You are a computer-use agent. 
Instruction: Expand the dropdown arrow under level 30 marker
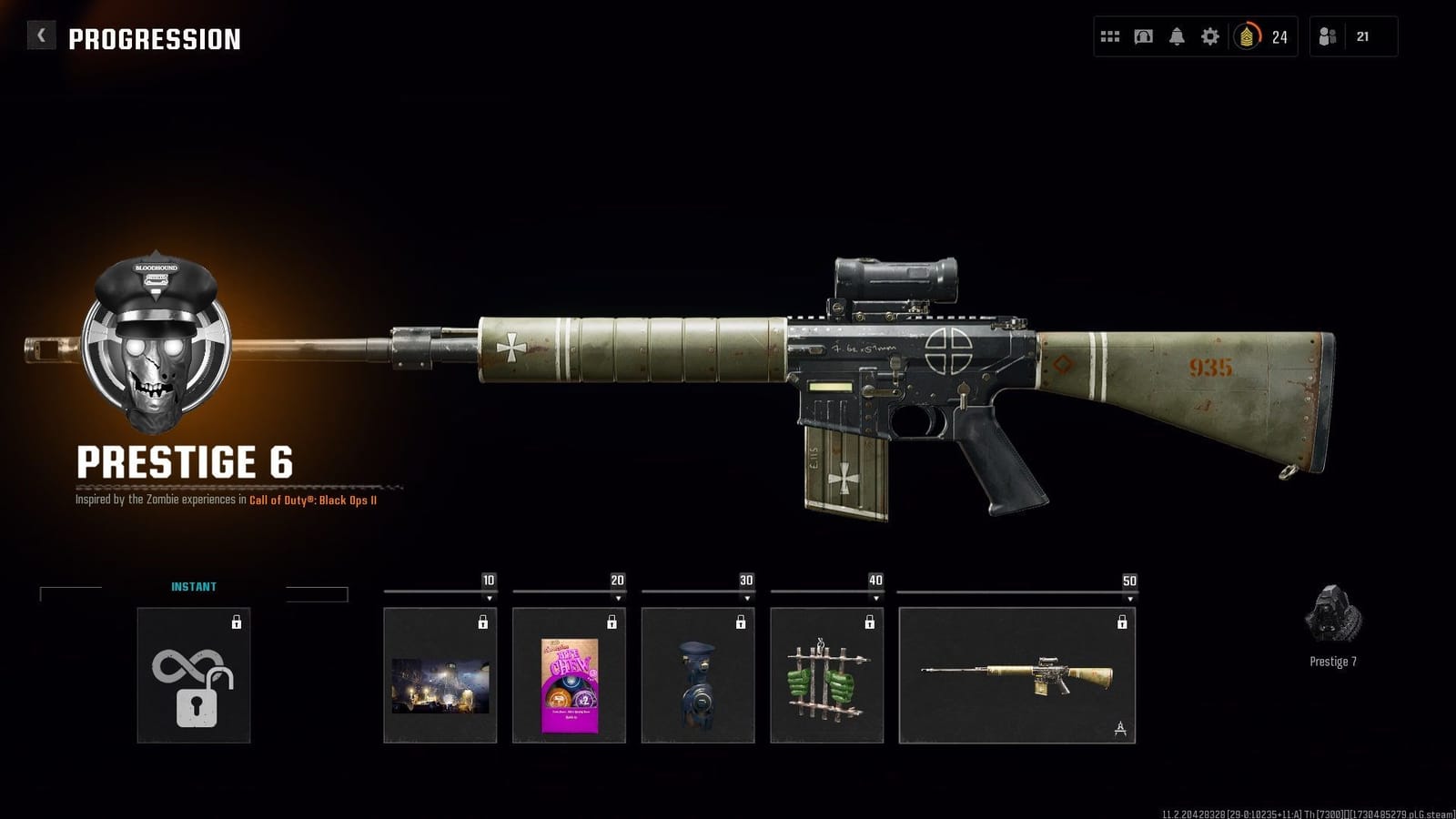[744, 599]
